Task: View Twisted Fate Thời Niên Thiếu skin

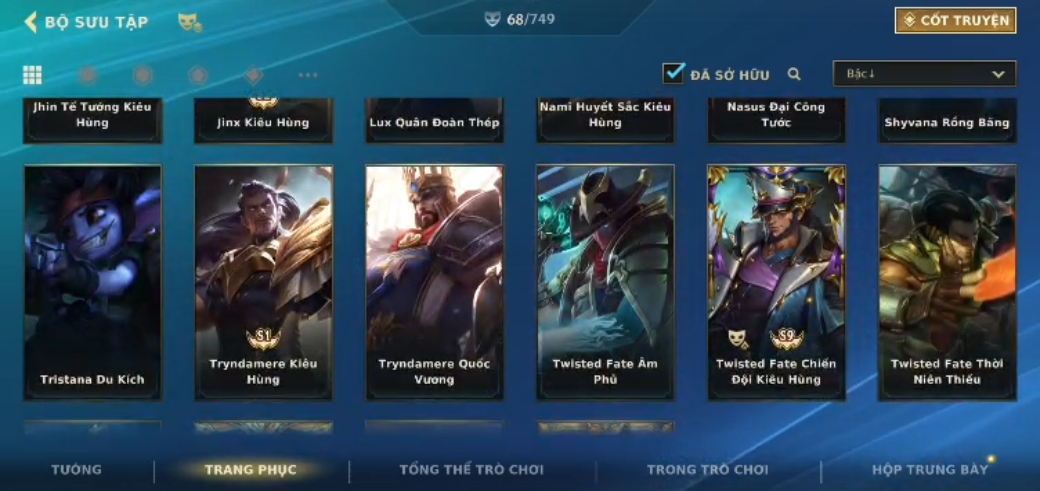Action: tap(947, 282)
